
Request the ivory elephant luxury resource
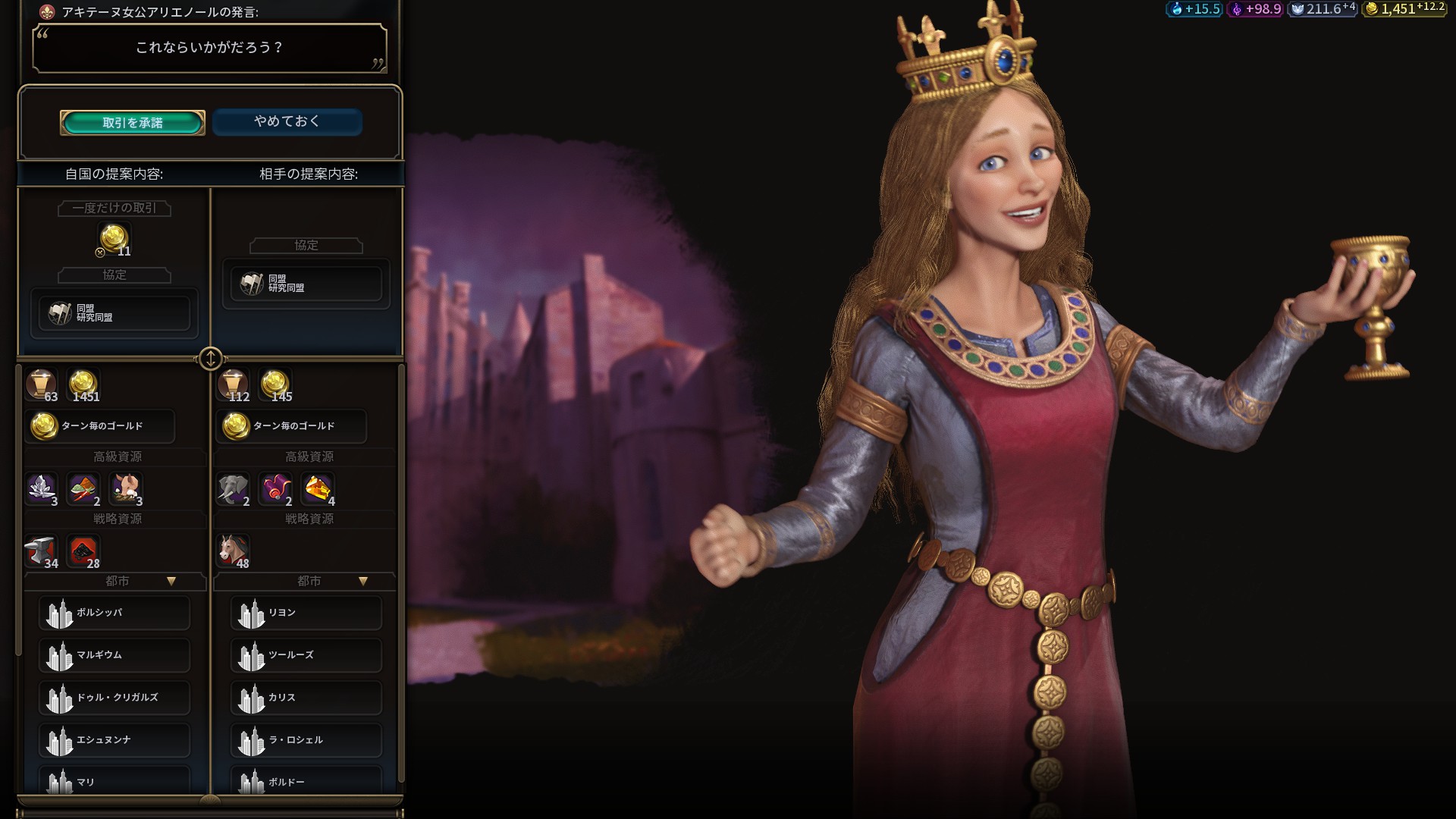[x=233, y=489]
